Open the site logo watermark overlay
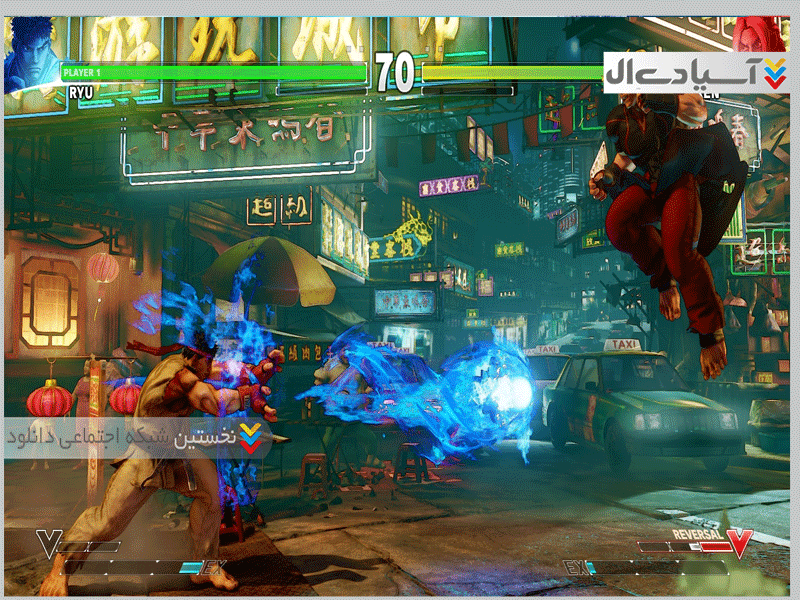 pyautogui.click(x=696, y=73)
